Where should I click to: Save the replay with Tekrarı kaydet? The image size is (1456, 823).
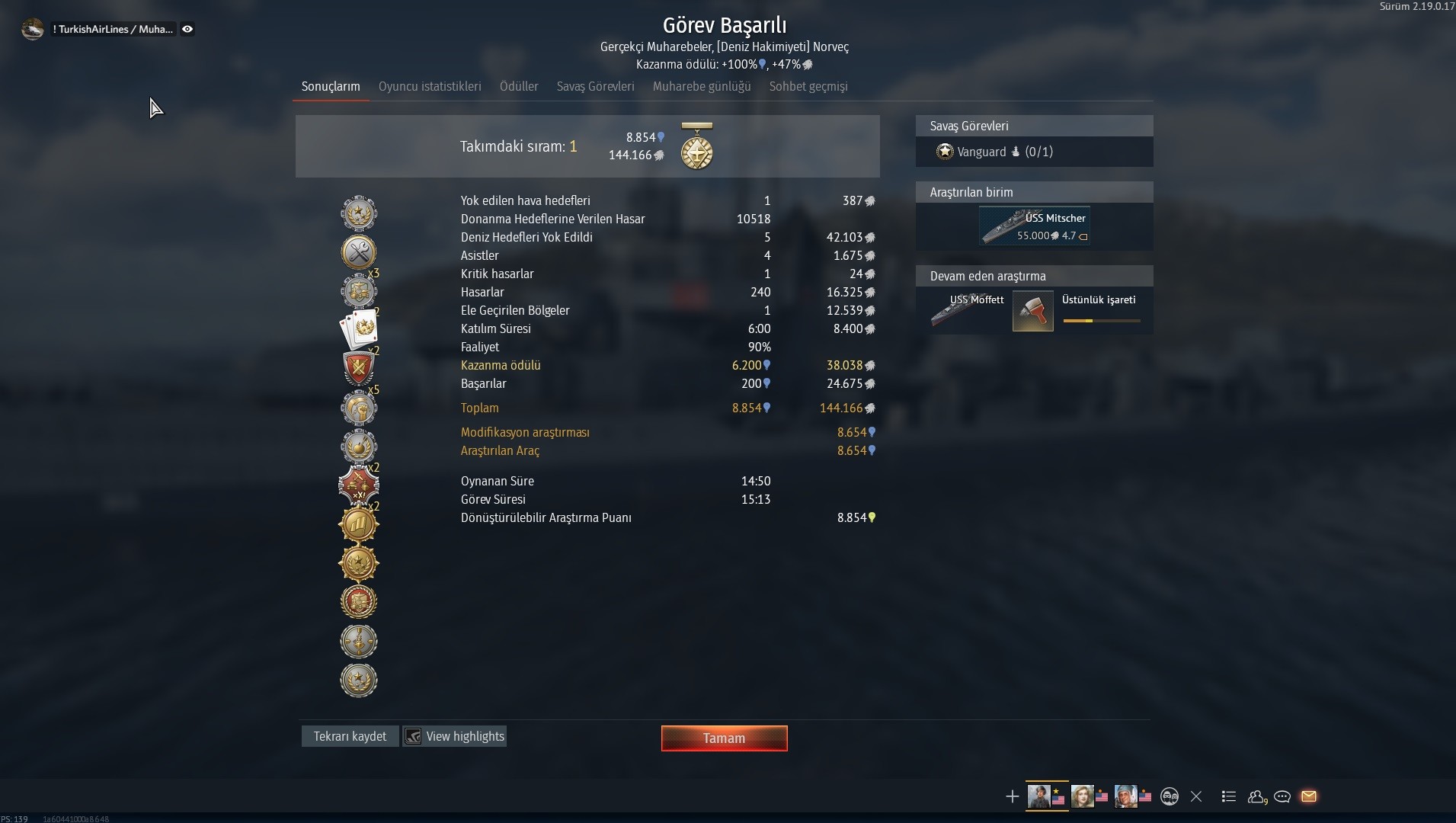pos(350,736)
